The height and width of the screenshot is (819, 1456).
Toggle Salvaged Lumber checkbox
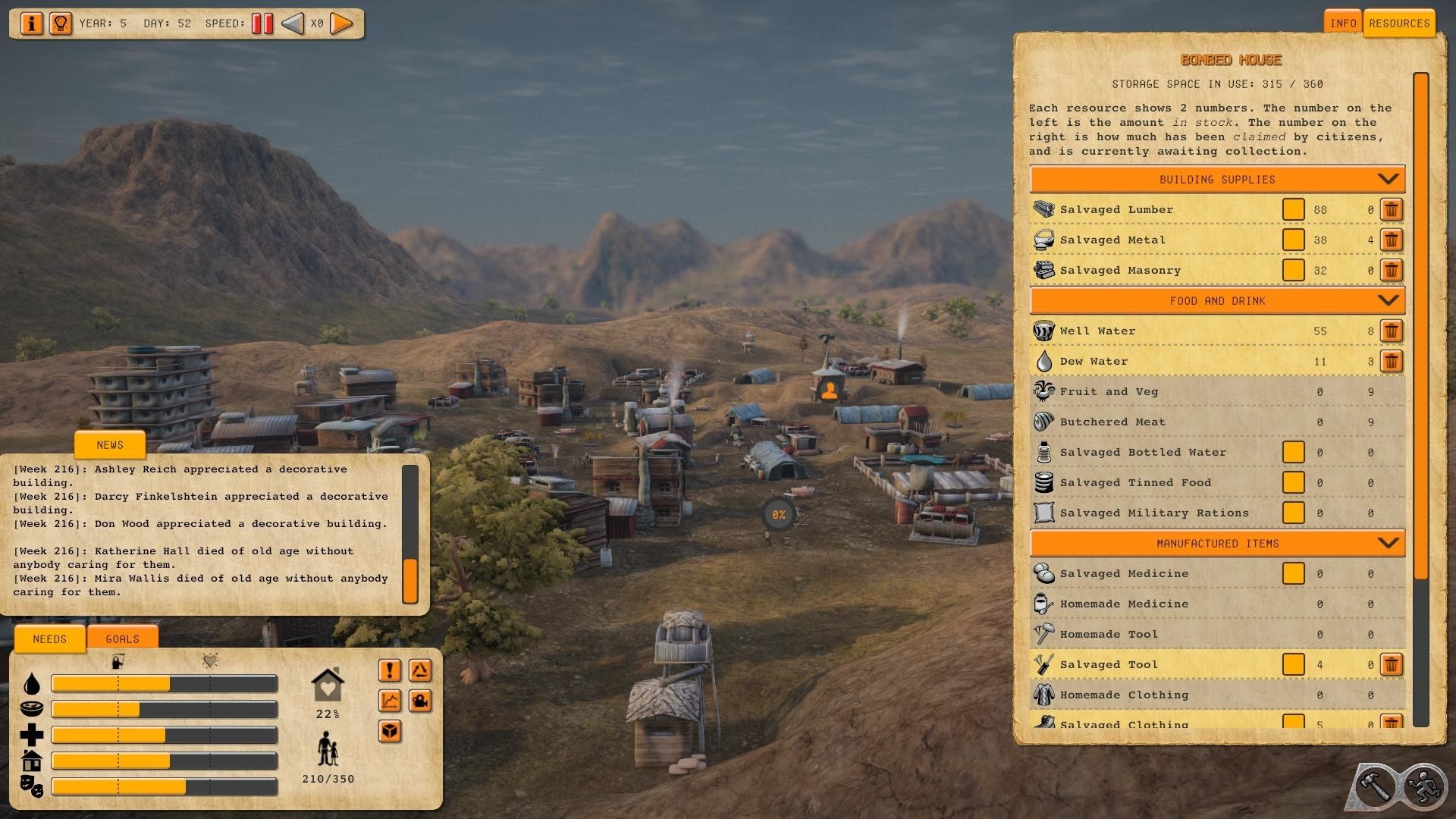[1293, 210]
